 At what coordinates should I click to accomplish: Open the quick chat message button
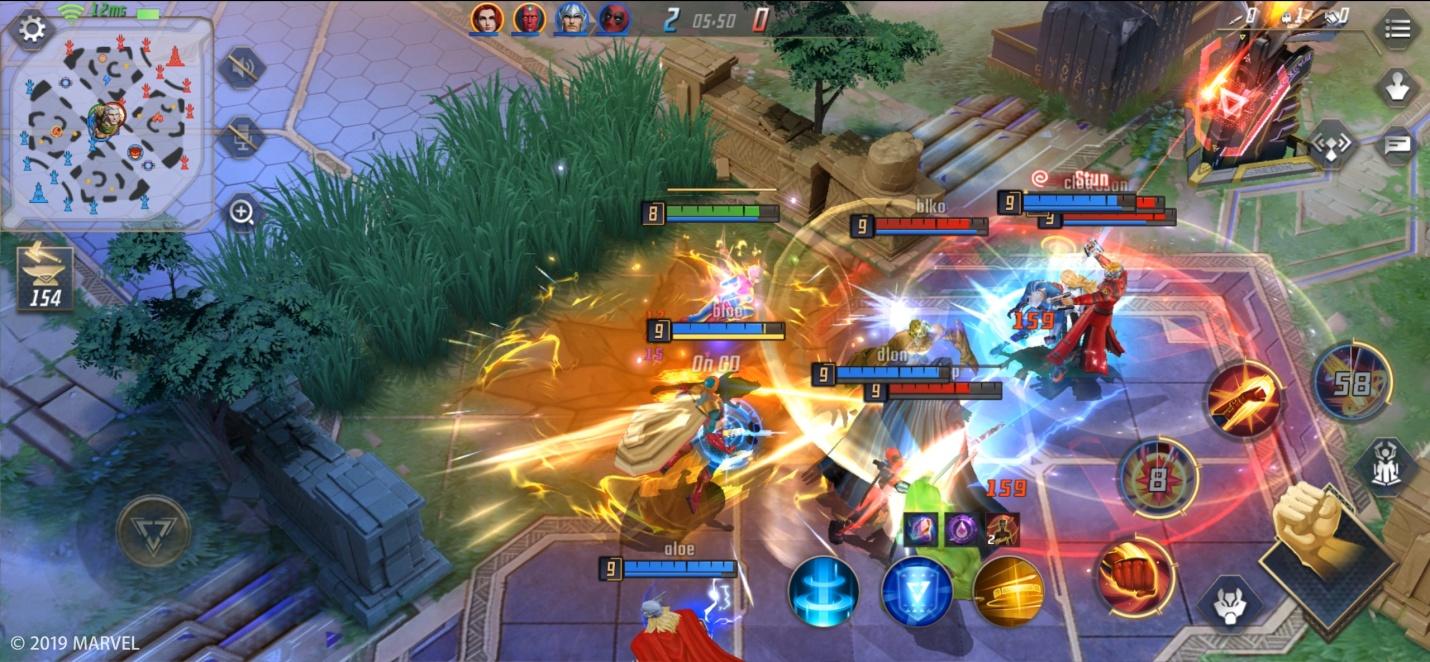coord(1396,146)
